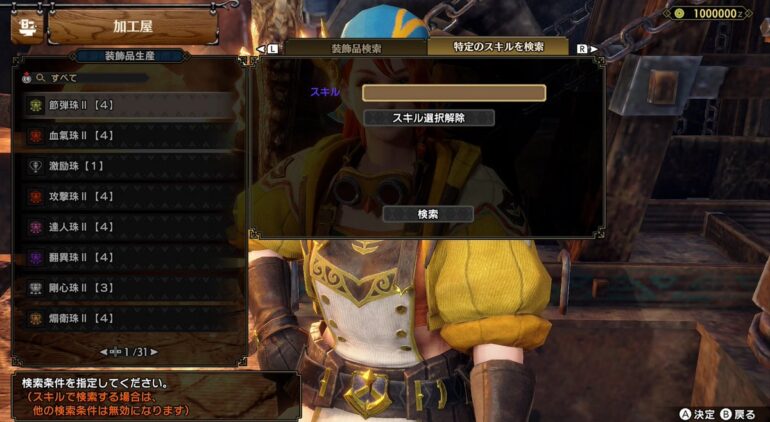Open the 特定のスキルを検索 tab

coord(497,48)
